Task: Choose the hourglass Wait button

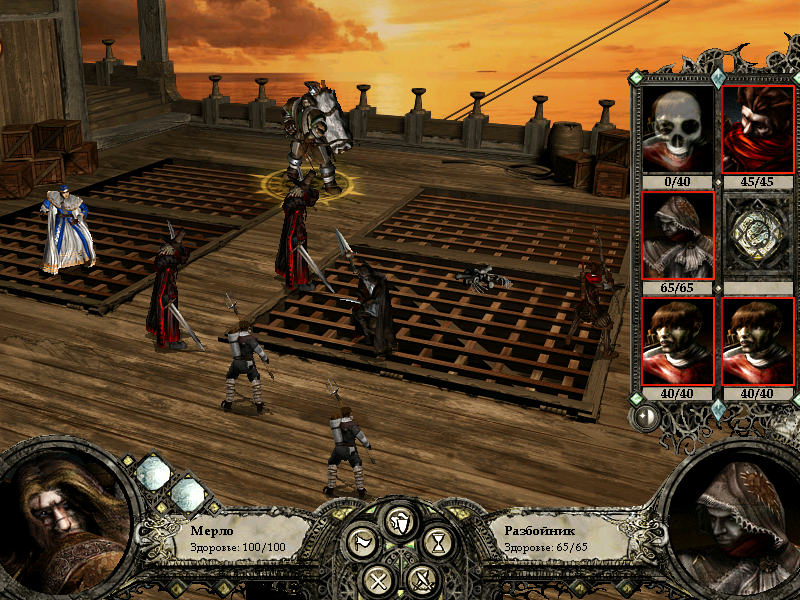Action: click(437, 543)
